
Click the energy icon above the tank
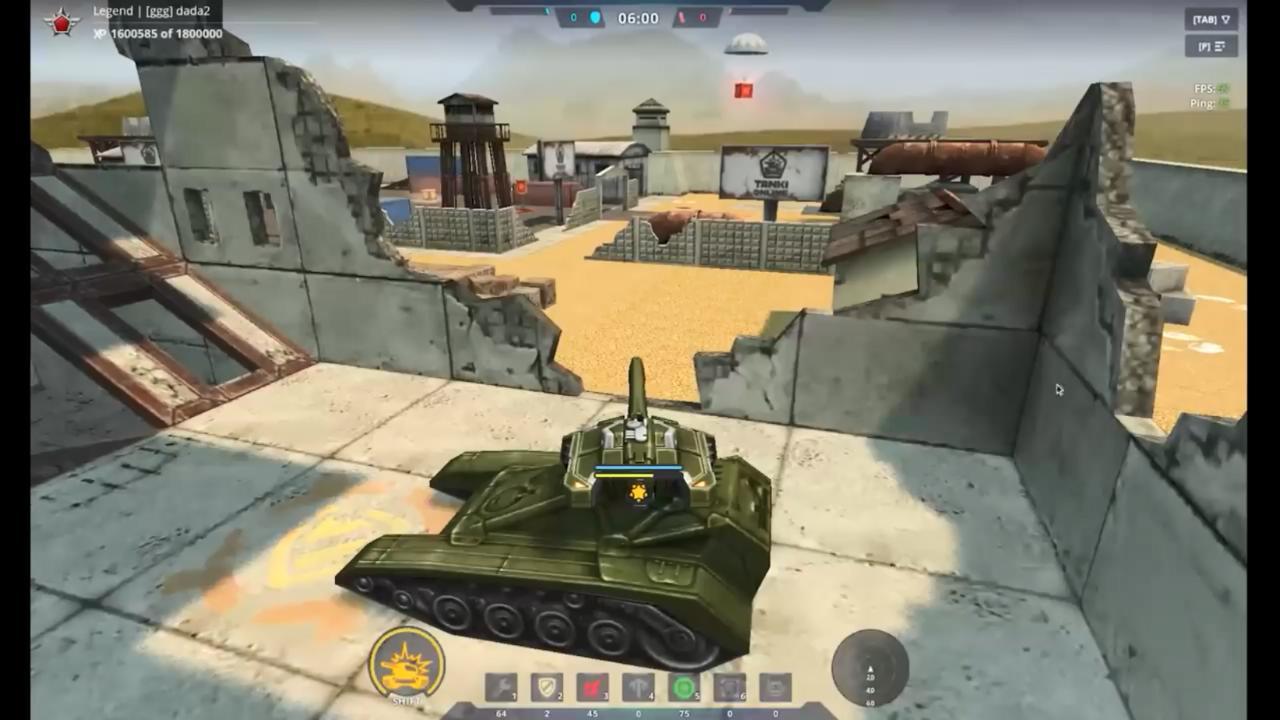[637, 492]
